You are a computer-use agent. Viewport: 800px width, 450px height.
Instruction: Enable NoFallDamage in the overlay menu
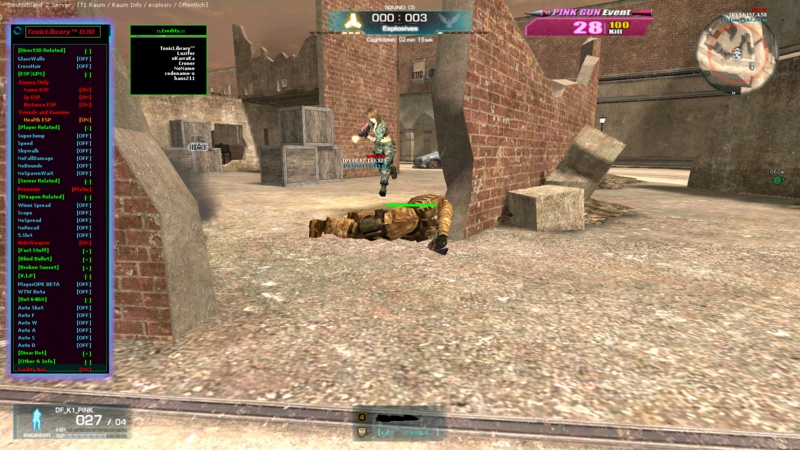(84, 158)
